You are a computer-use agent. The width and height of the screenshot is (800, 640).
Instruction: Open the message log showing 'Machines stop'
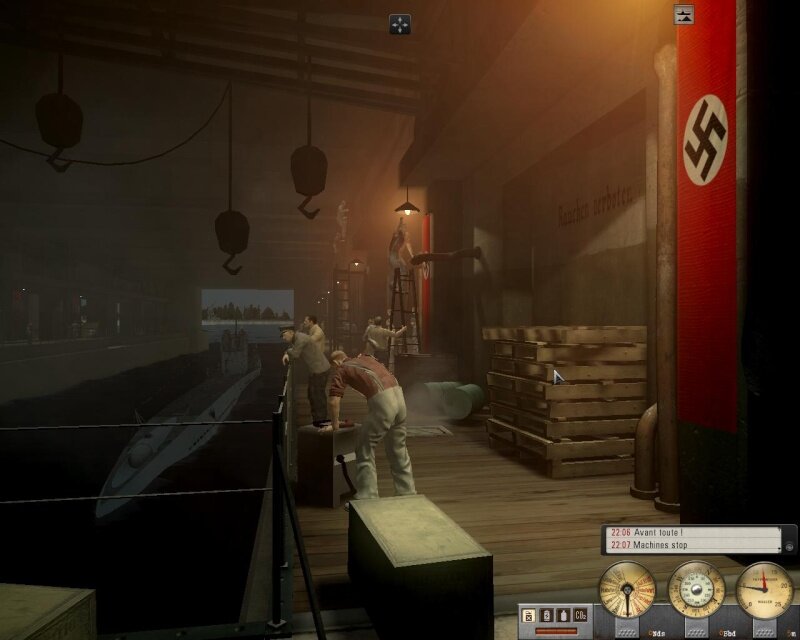(x=692, y=545)
